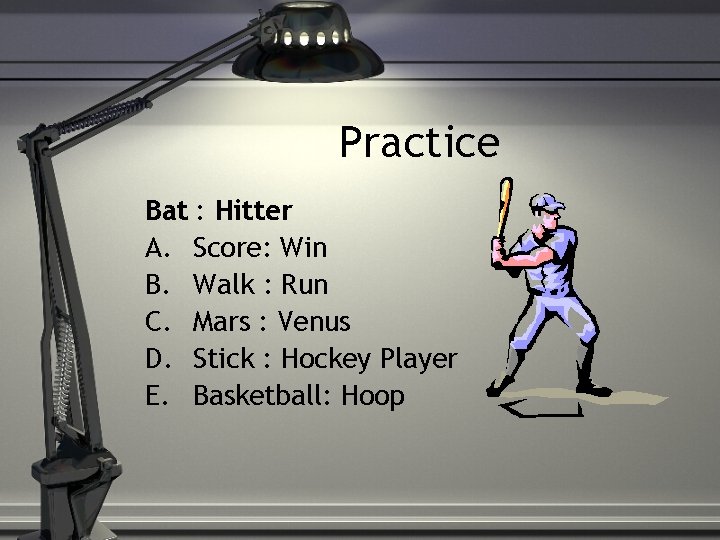Choose answer E, Basketball: Hoop
720x540 pixels.
coord(298,395)
